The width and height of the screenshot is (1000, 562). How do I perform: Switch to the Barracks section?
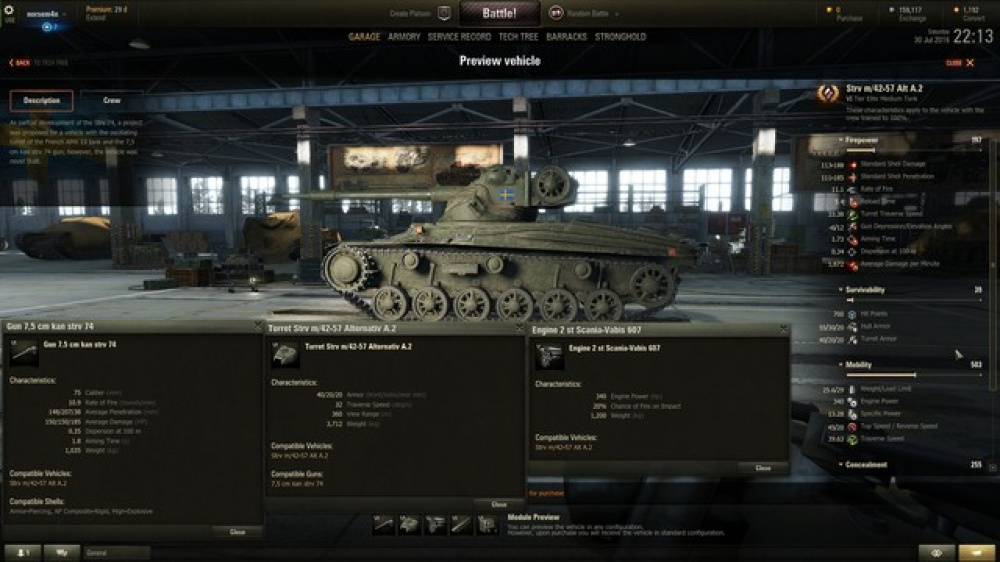click(x=567, y=37)
